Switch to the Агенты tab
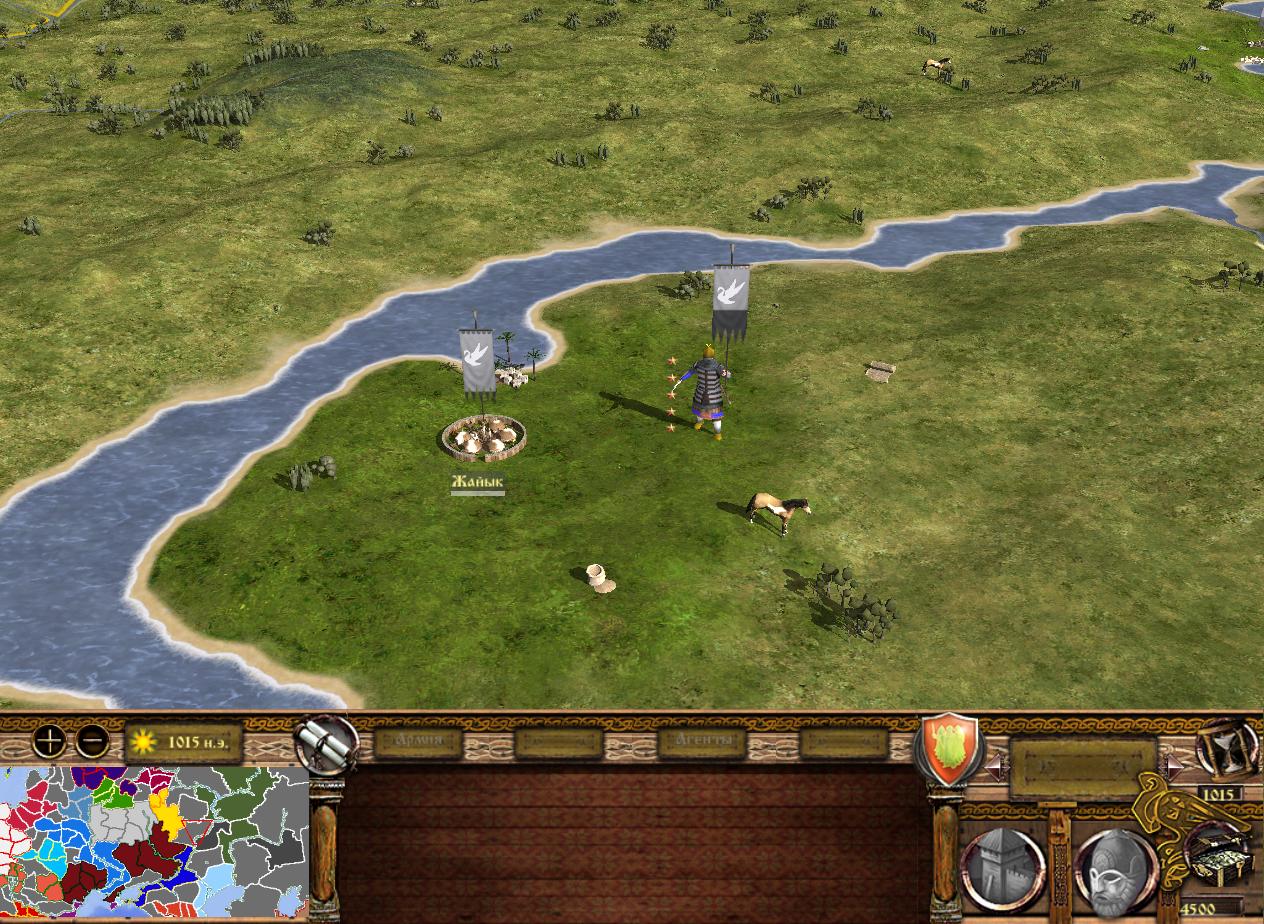 point(702,742)
